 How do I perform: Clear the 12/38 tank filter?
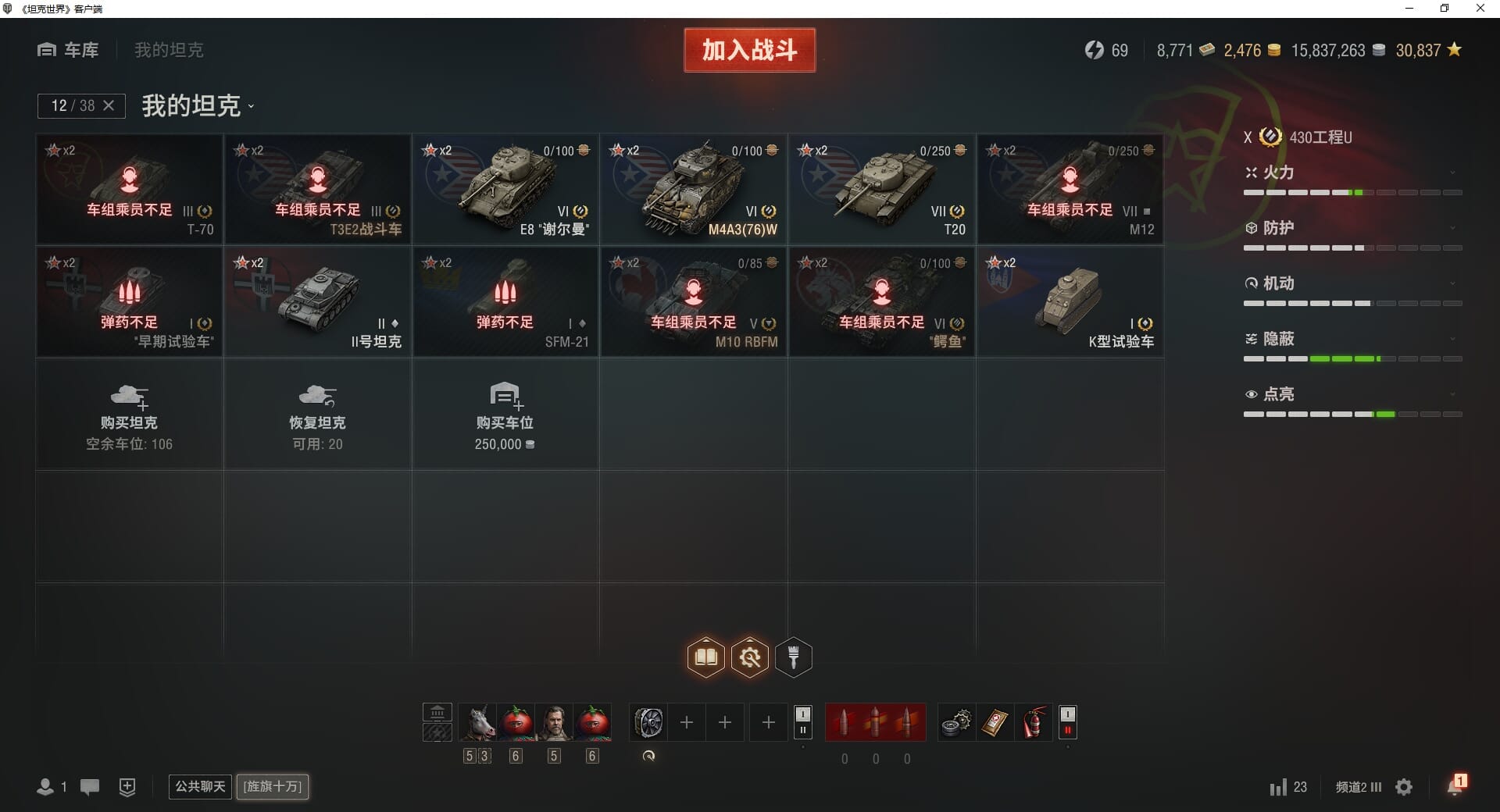(x=109, y=105)
